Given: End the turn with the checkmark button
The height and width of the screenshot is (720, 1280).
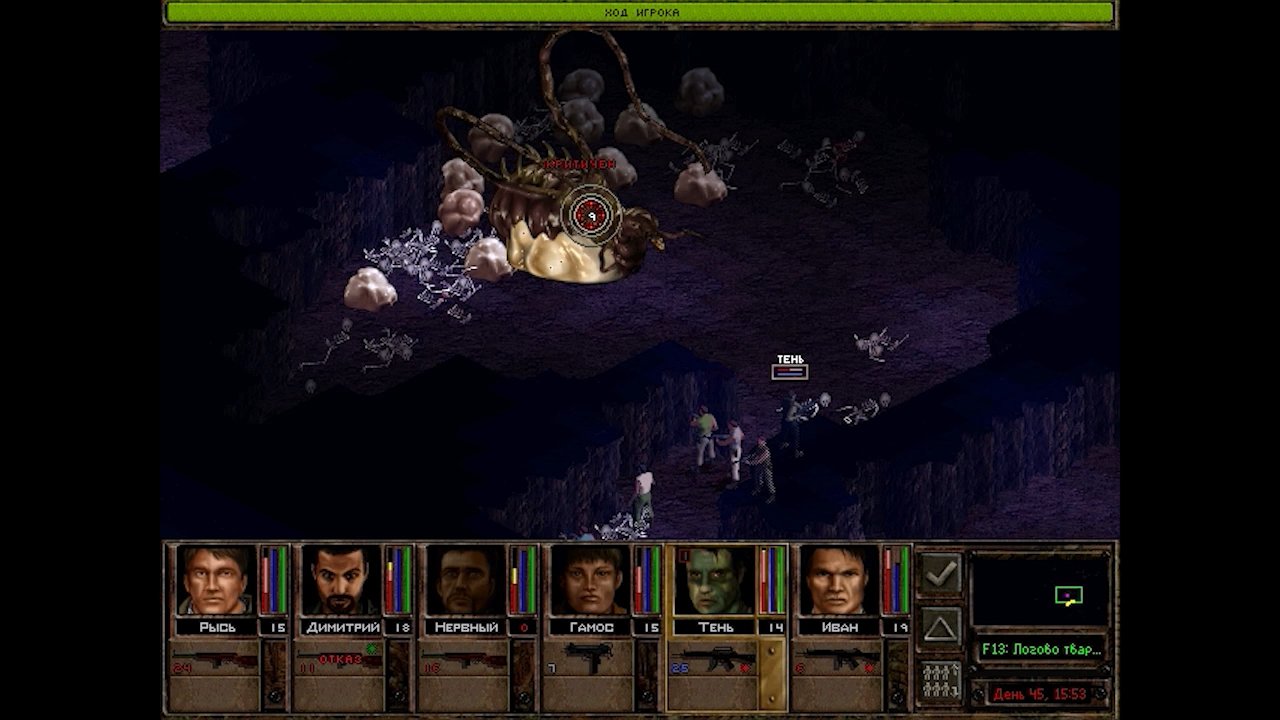Looking at the screenshot, I should (940, 574).
